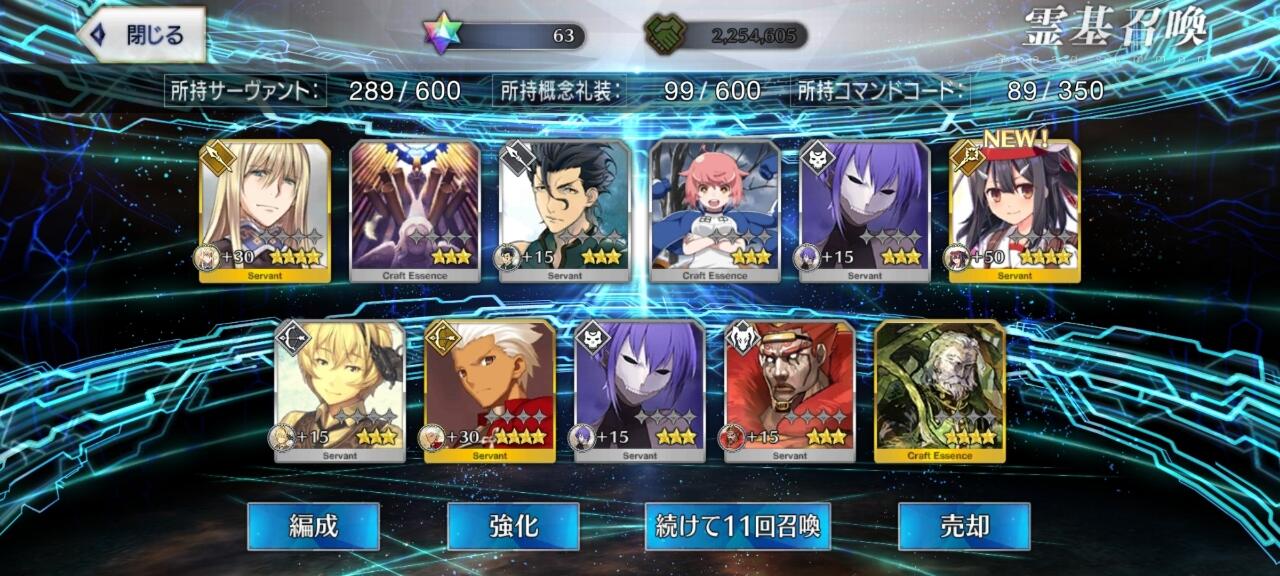The height and width of the screenshot is (576, 1280).
Task: Open the 編成 formation menu
Action: (x=313, y=526)
